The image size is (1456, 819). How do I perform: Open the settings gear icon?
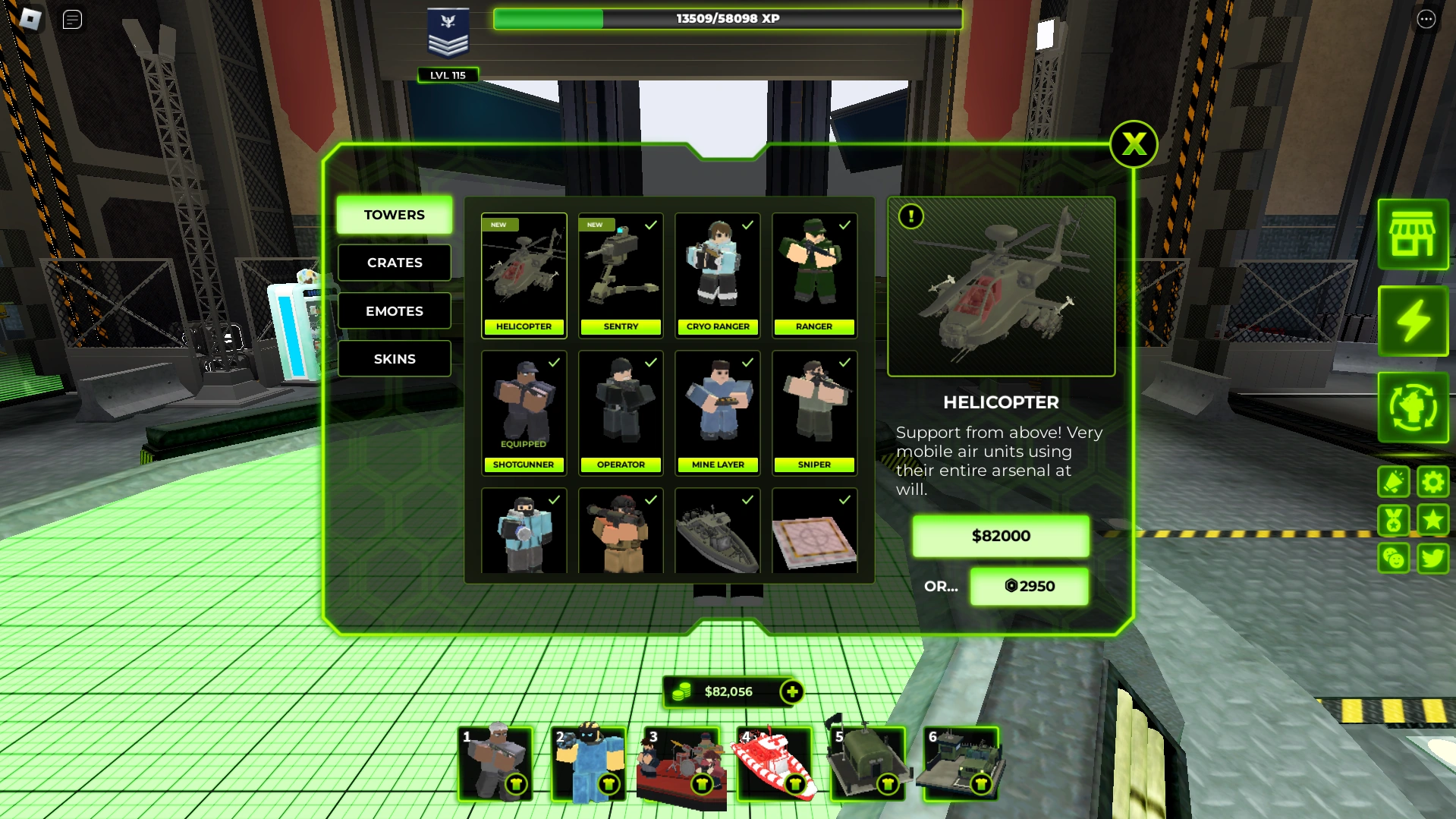coord(1432,482)
